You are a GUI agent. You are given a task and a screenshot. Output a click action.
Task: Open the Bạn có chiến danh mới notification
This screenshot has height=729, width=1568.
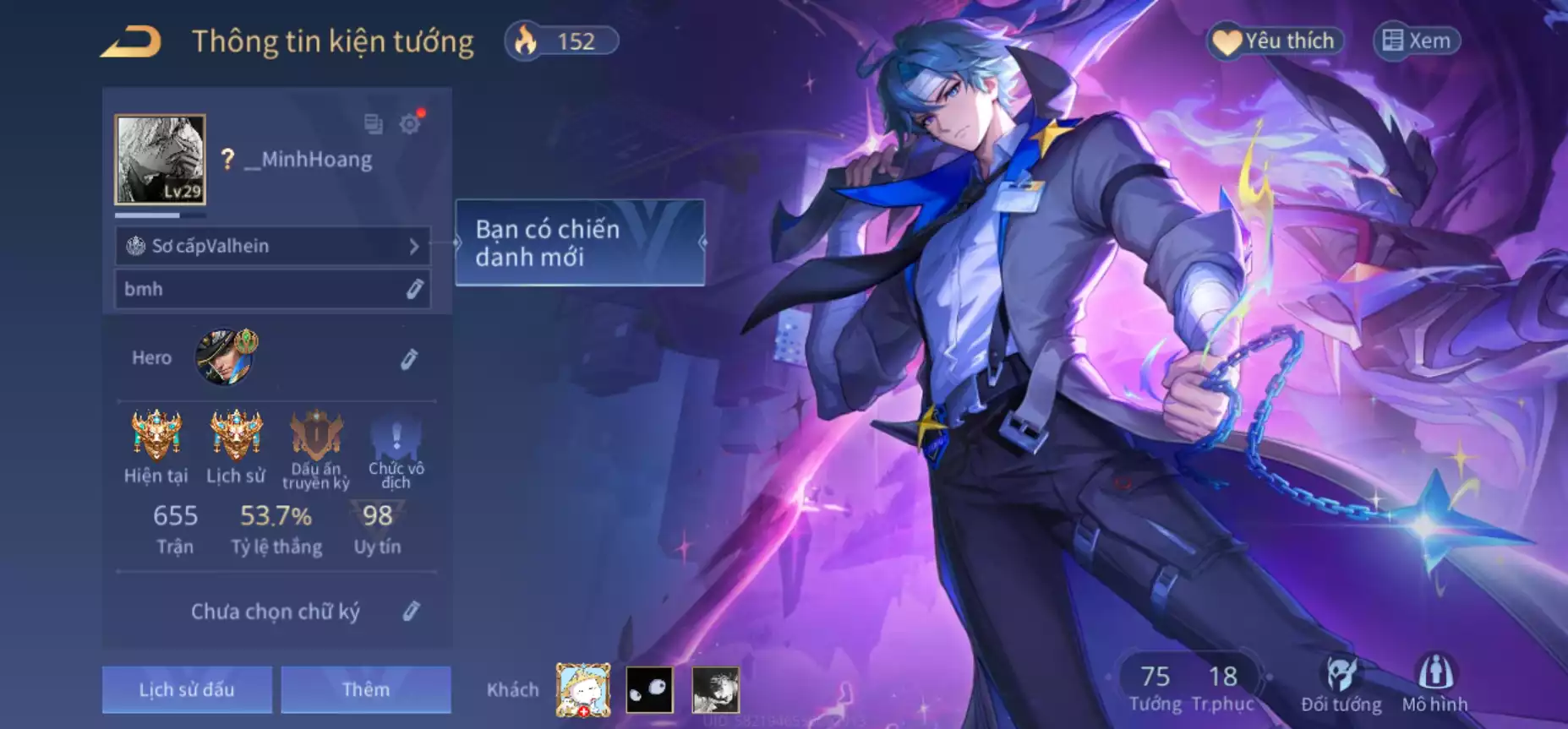point(580,242)
